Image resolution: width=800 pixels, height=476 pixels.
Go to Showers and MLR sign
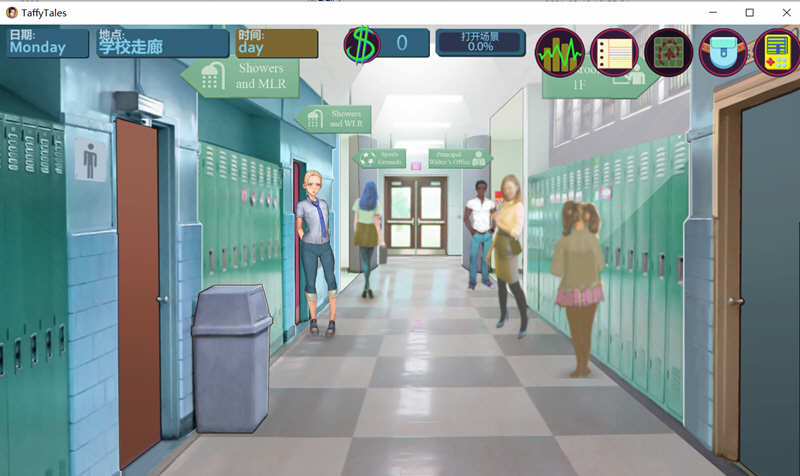[234, 77]
